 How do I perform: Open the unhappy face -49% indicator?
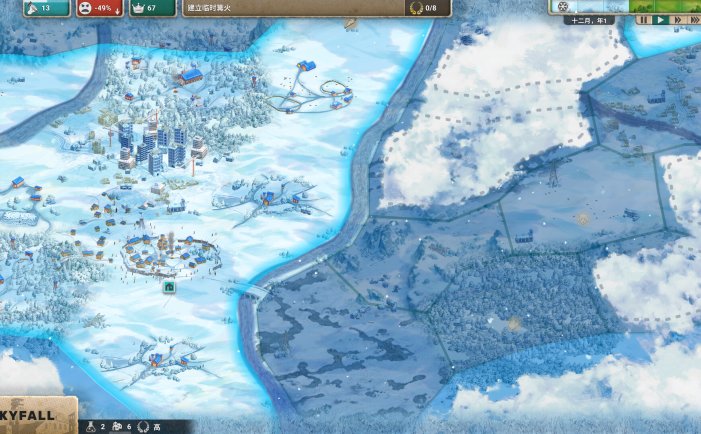pos(99,8)
